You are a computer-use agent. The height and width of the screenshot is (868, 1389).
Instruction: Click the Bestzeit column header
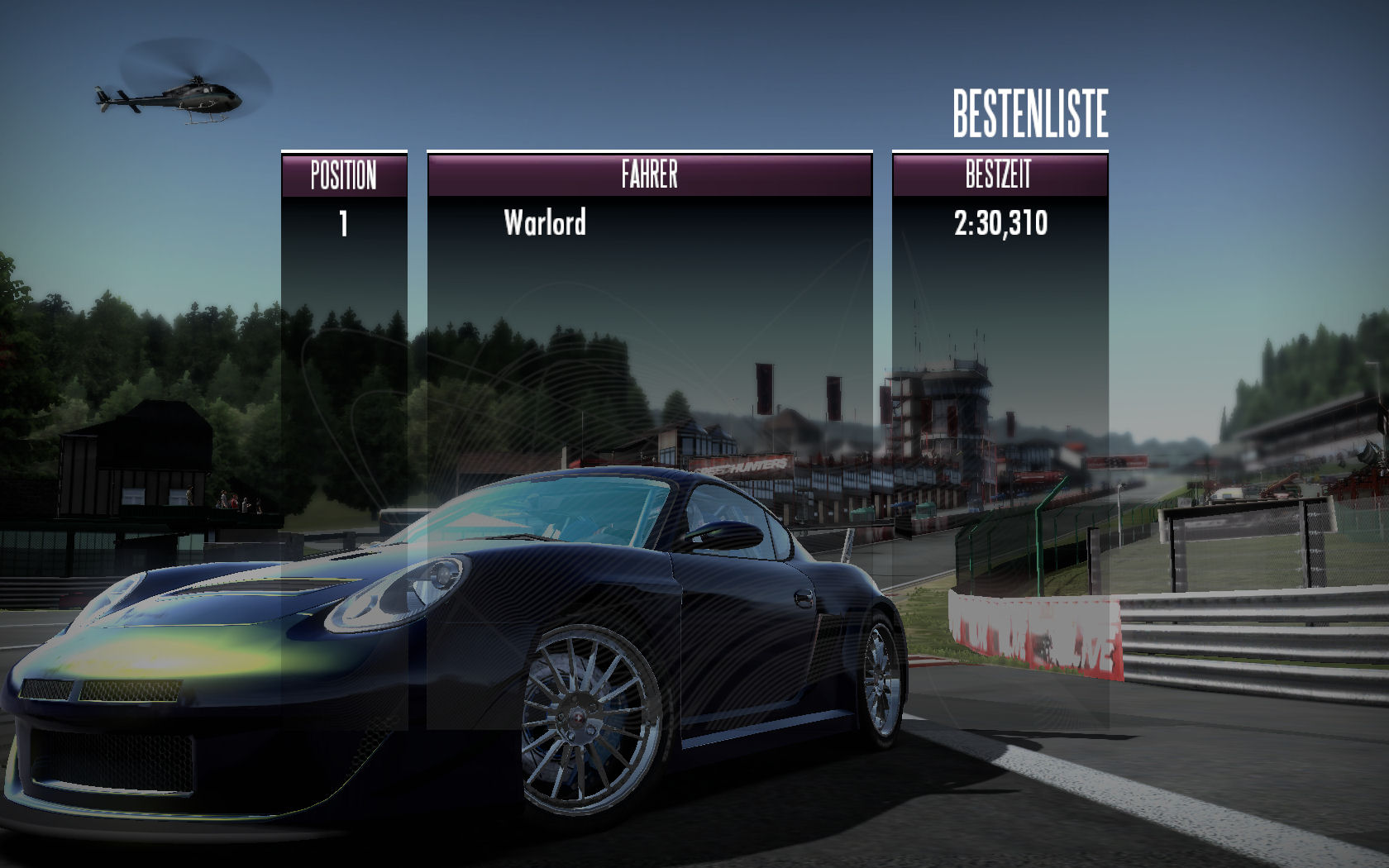coord(999,175)
